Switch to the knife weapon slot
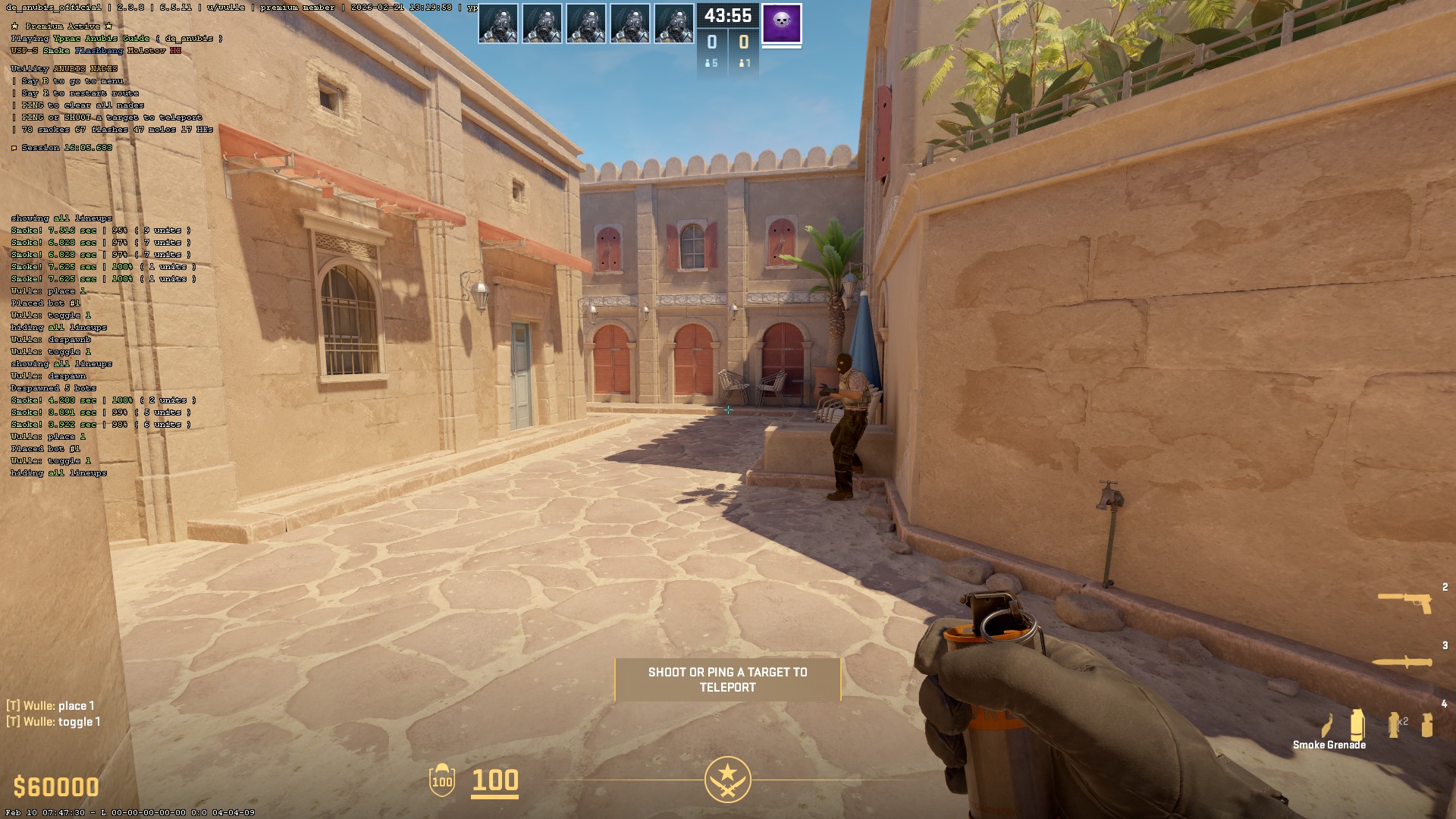 click(1402, 662)
